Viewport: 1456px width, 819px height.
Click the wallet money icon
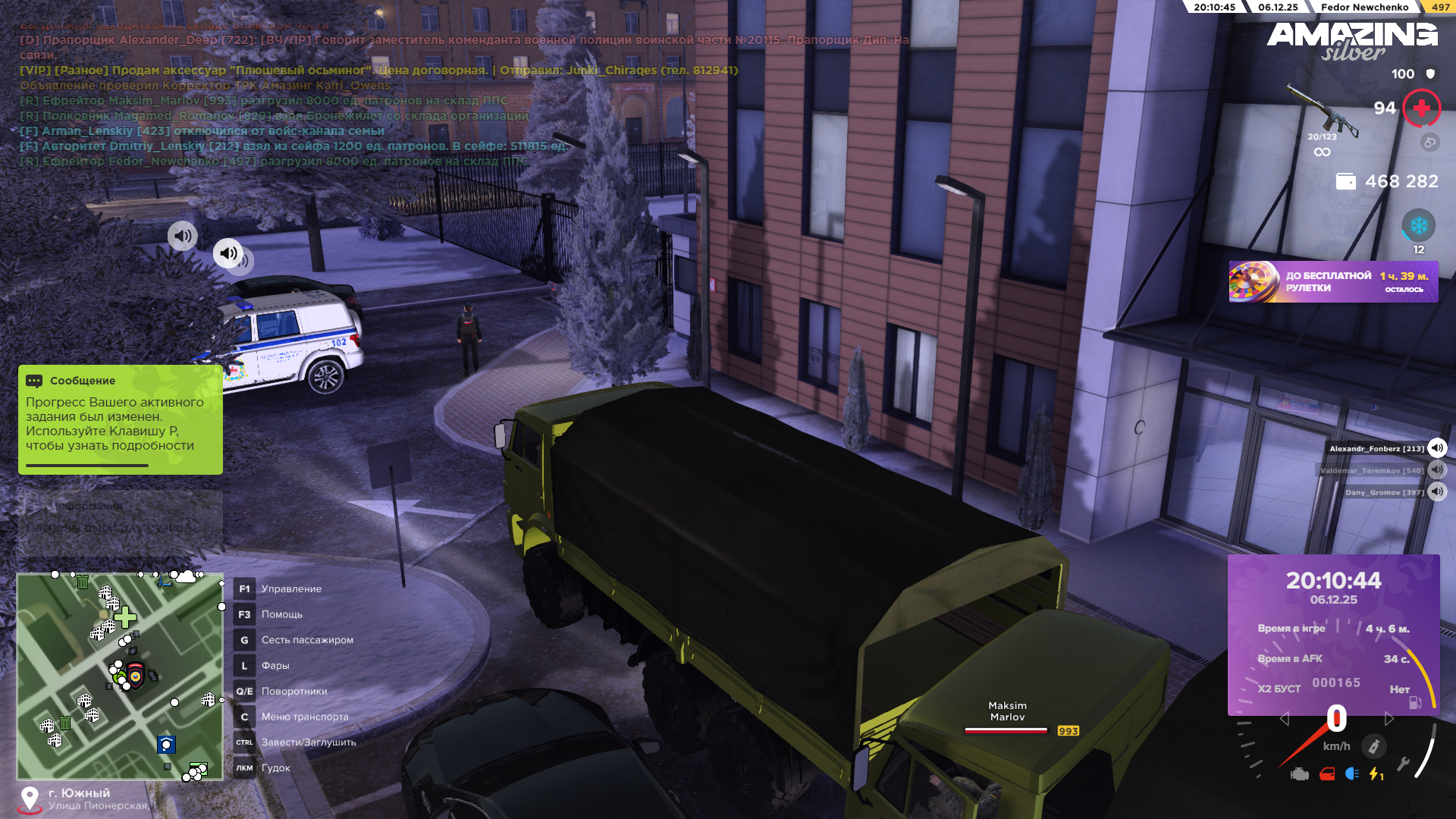pos(1345,182)
